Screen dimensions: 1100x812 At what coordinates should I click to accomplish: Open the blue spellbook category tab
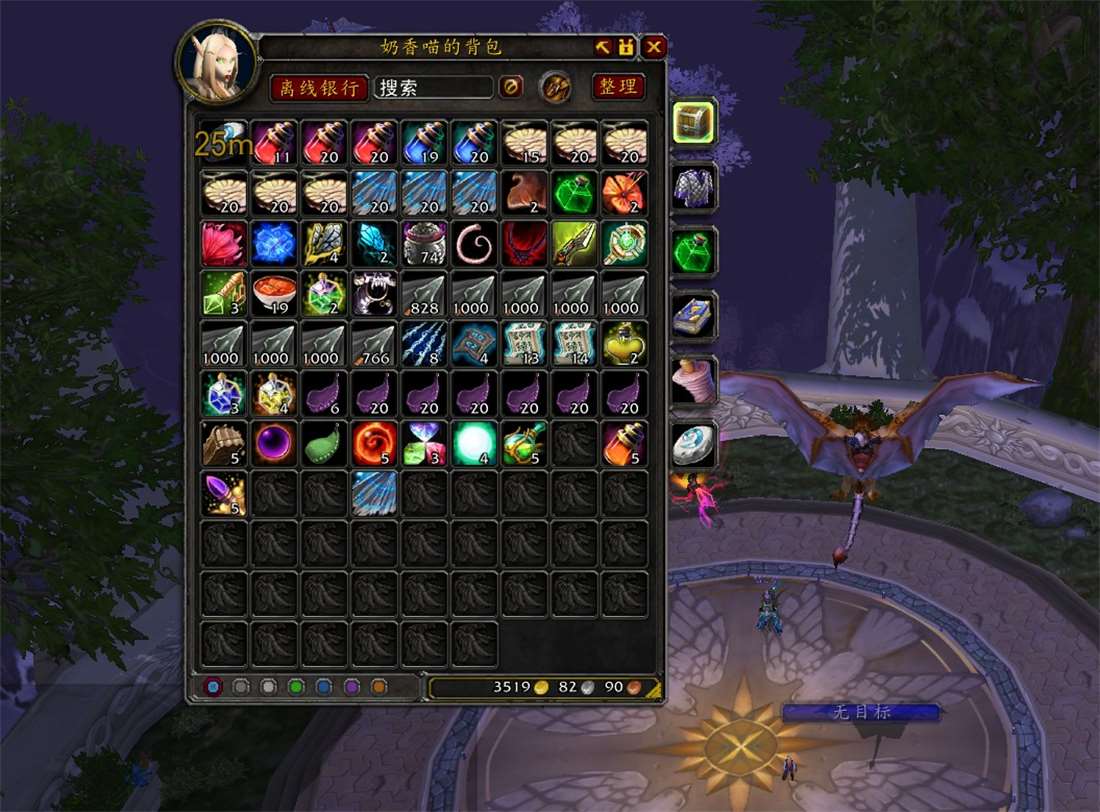[694, 316]
